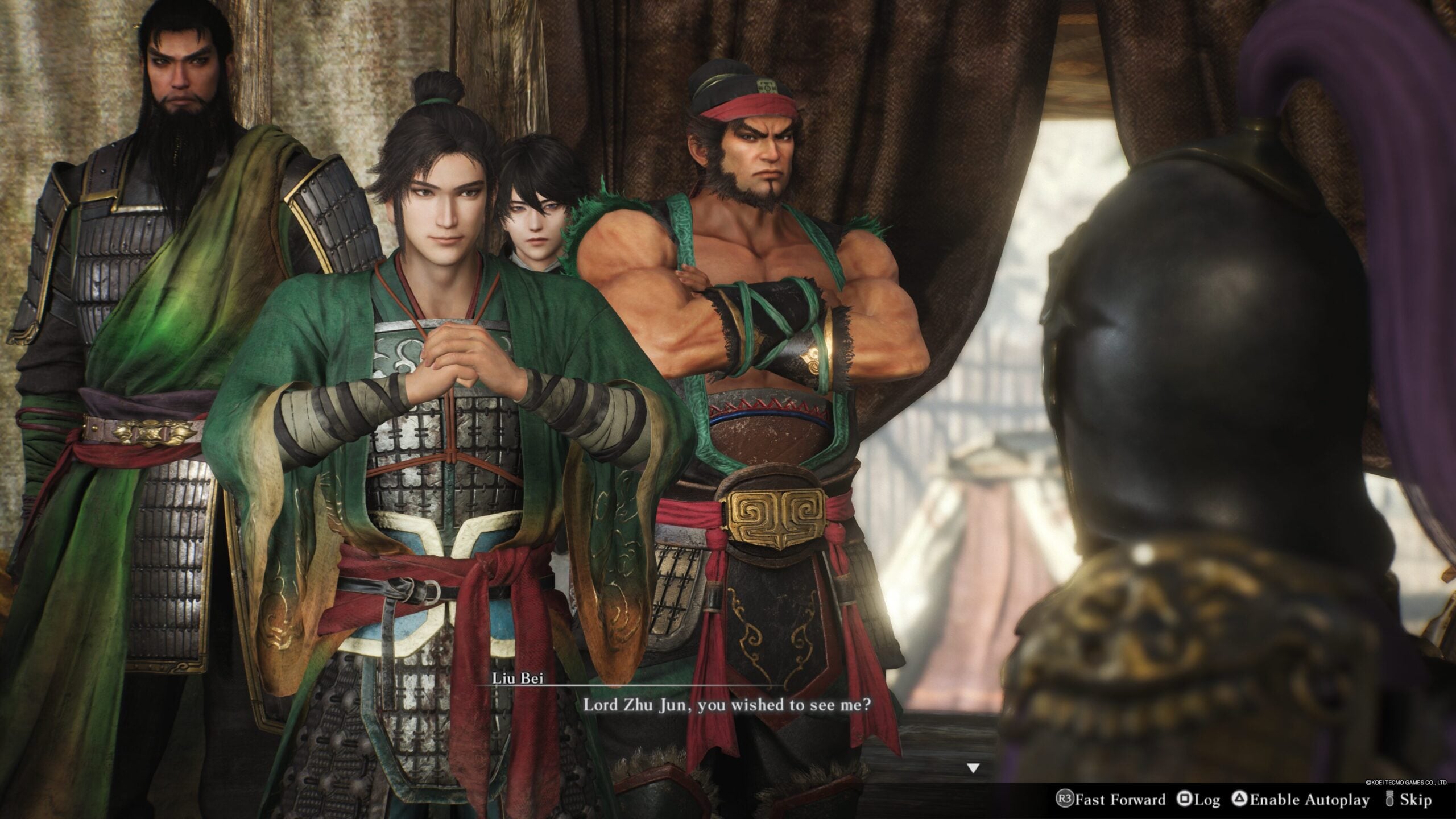Expand the conversation Log history
This screenshot has width=1456, height=819.
1206,799
